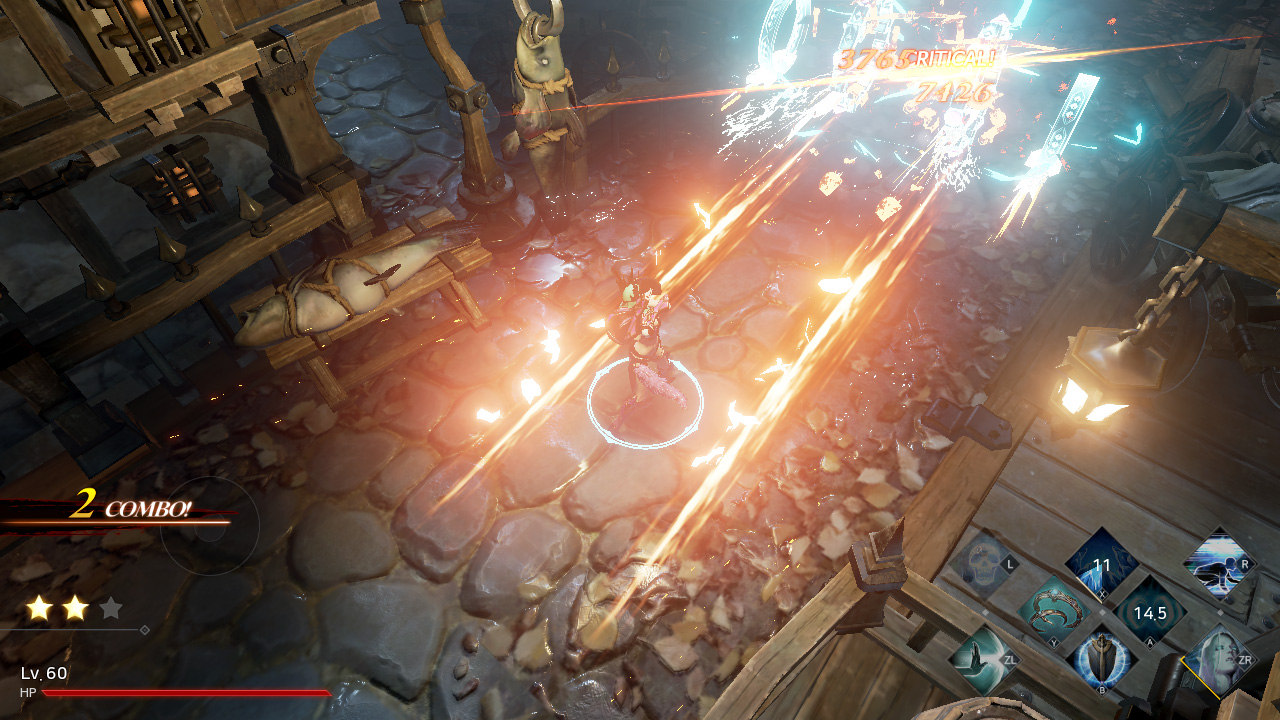Click the X button badge on the ice skill
This screenshot has height=720, width=1280.
tap(1102, 594)
